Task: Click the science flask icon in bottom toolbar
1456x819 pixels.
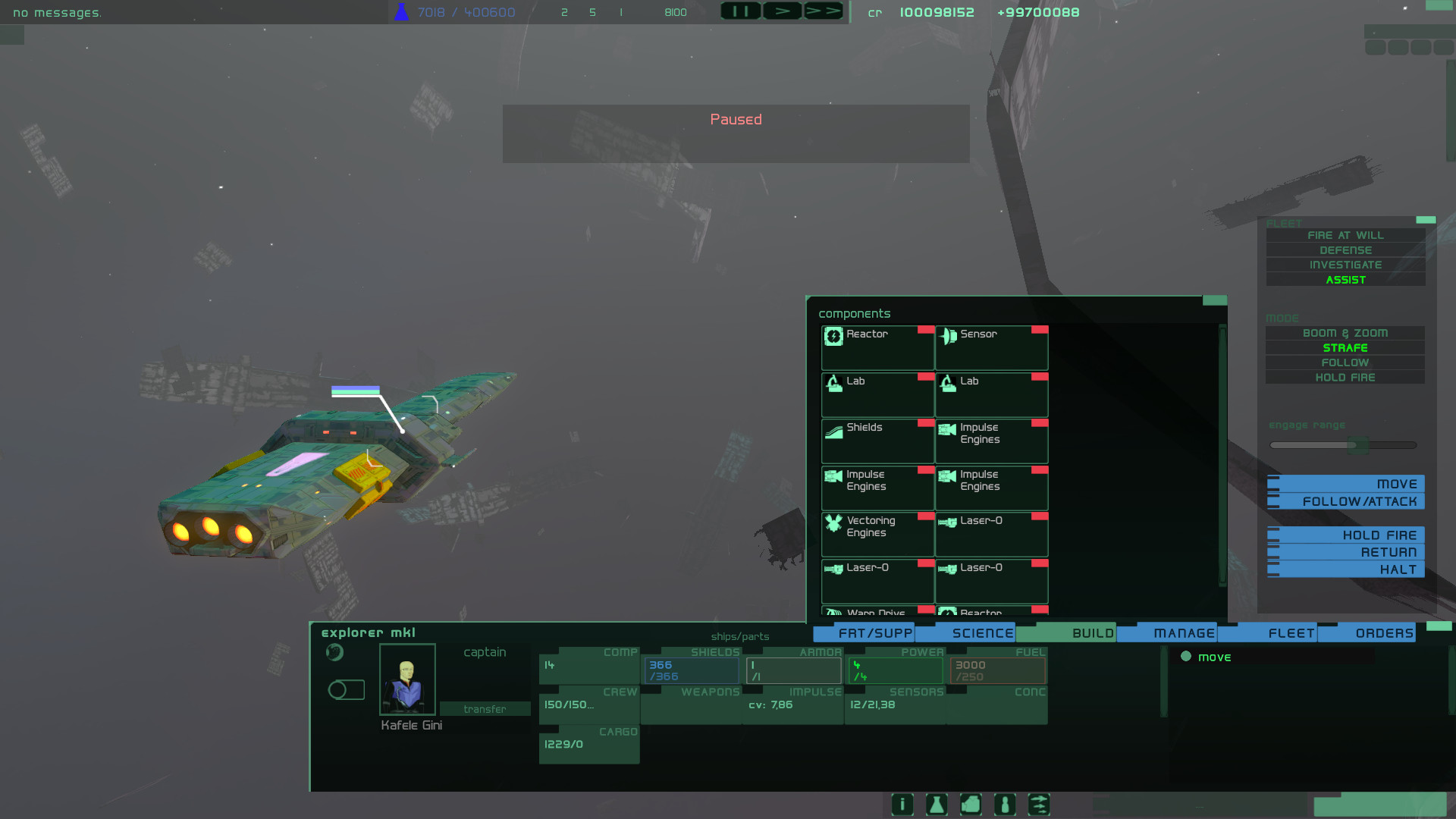Action: (936, 805)
